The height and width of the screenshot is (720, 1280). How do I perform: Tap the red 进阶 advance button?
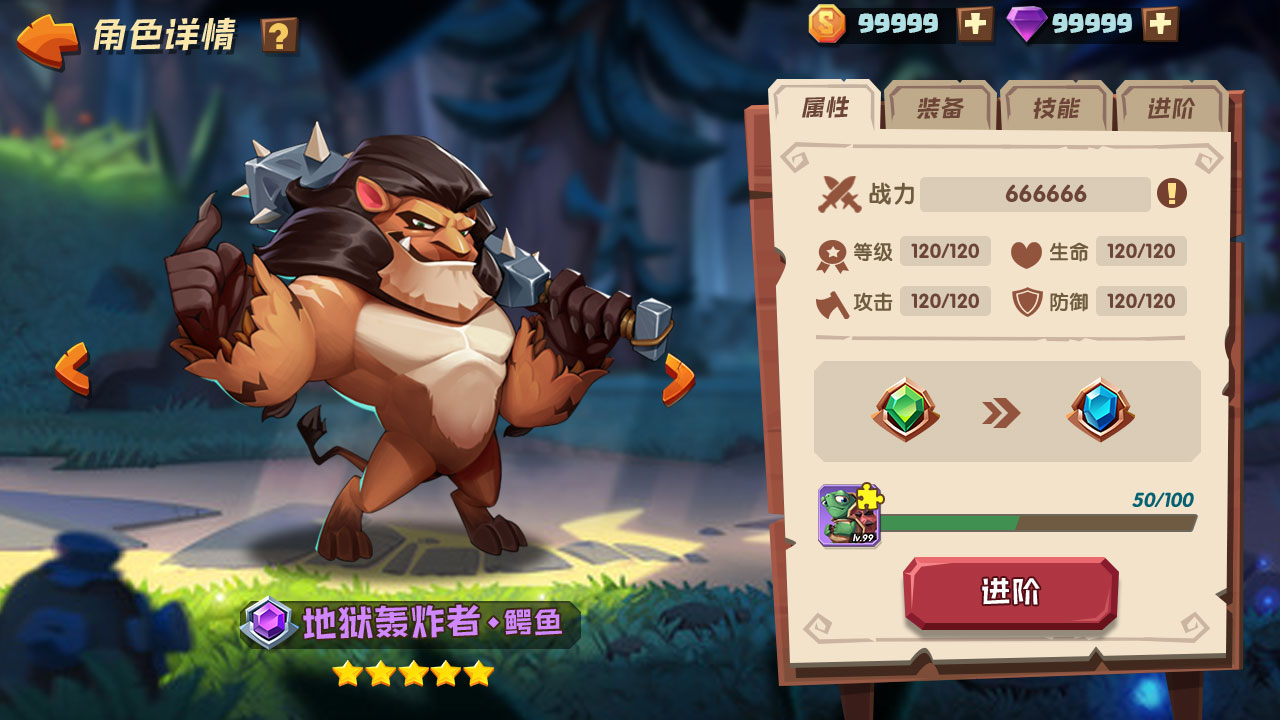[x=1010, y=592]
